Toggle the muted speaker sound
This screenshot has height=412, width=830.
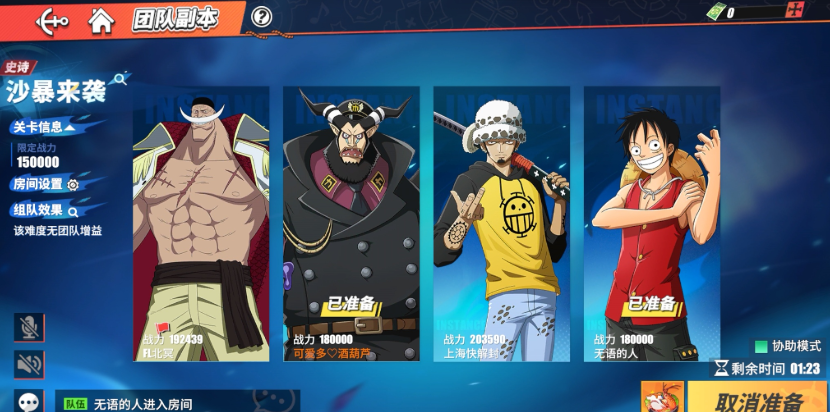click(29, 364)
